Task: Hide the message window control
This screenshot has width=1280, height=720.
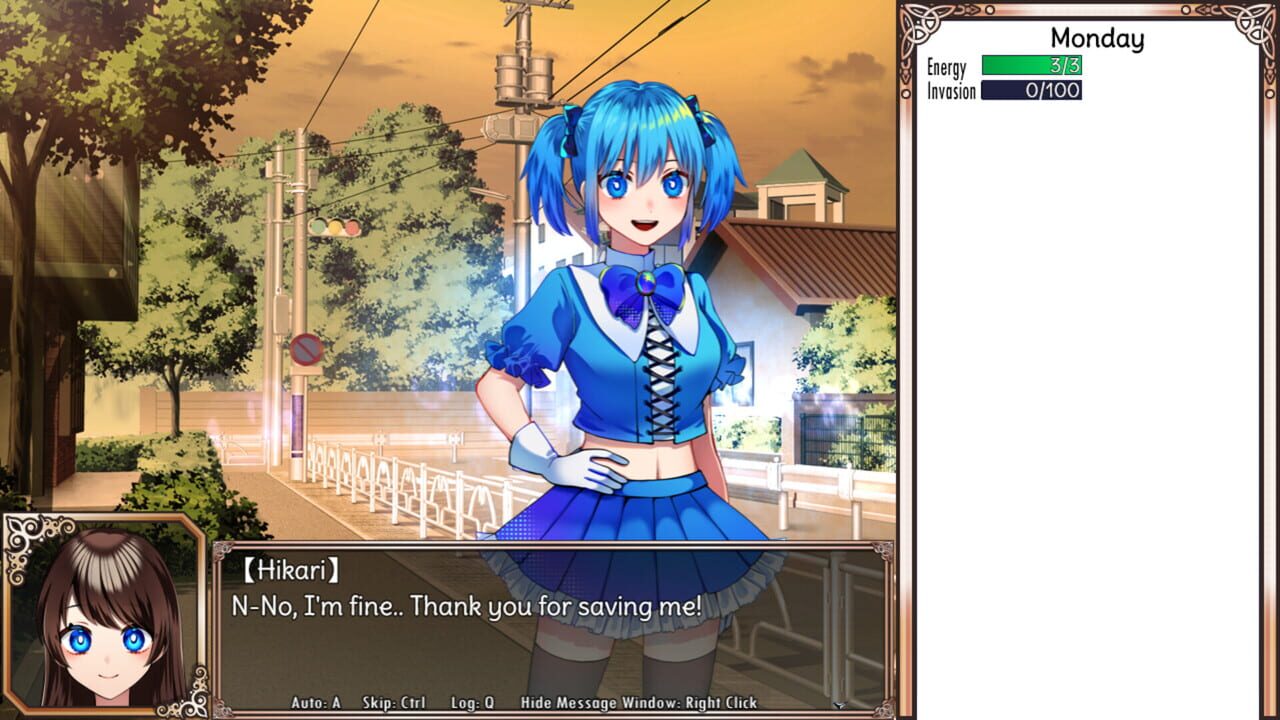Action: (x=638, y=703)
